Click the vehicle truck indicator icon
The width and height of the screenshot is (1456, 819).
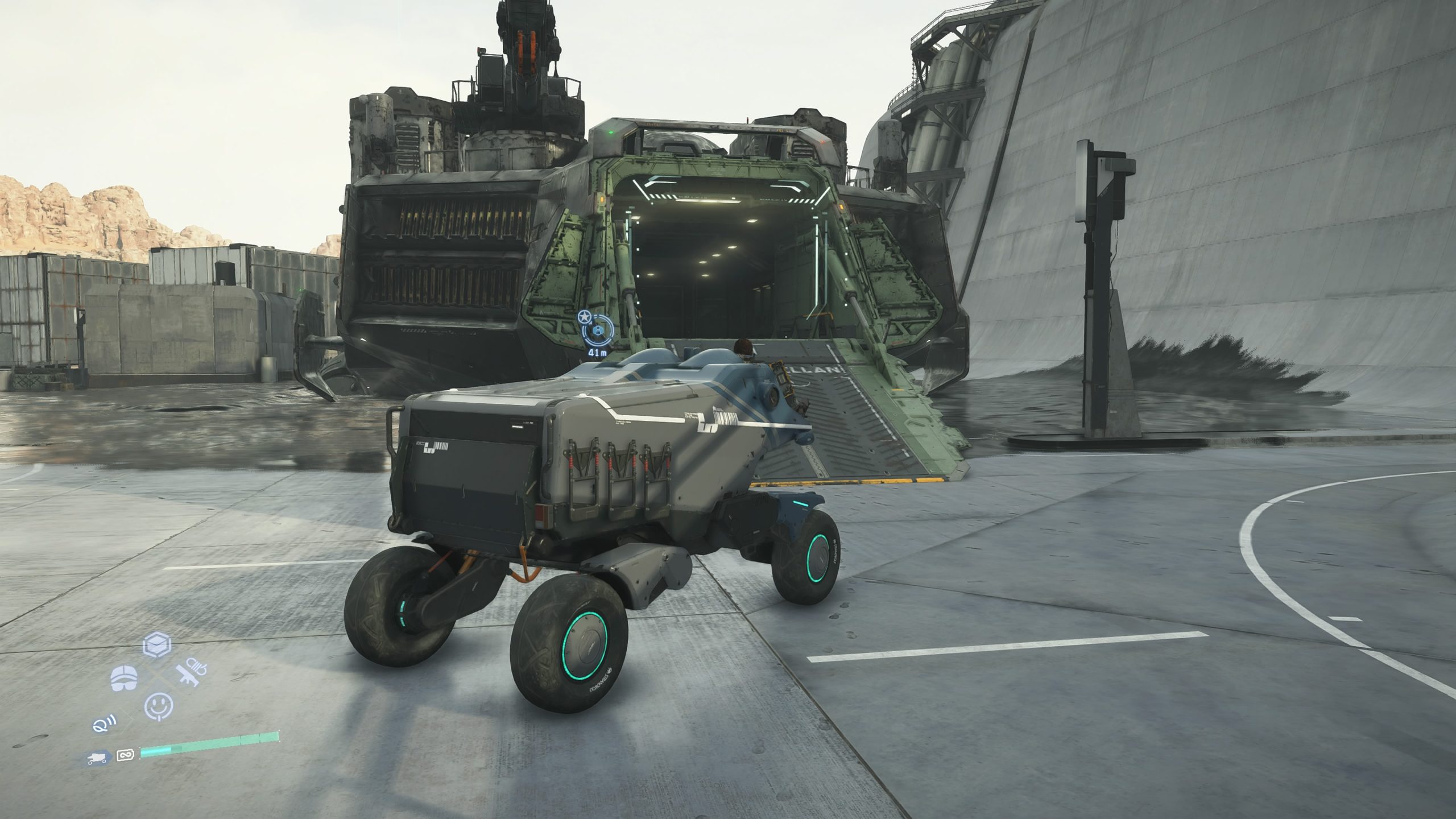[x=98, y=757]
